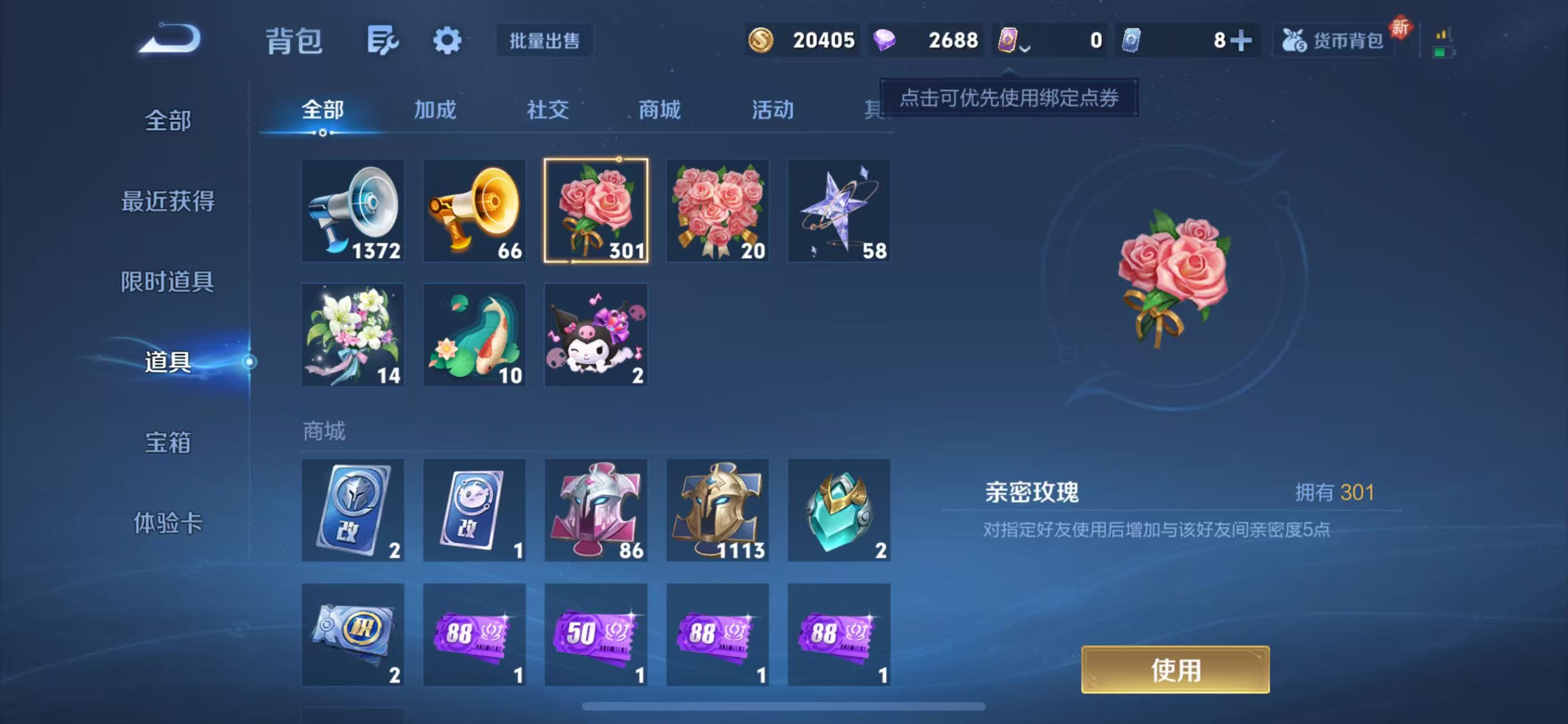
Task: Select the purple 50 coupon item
Action: [595, 636]
